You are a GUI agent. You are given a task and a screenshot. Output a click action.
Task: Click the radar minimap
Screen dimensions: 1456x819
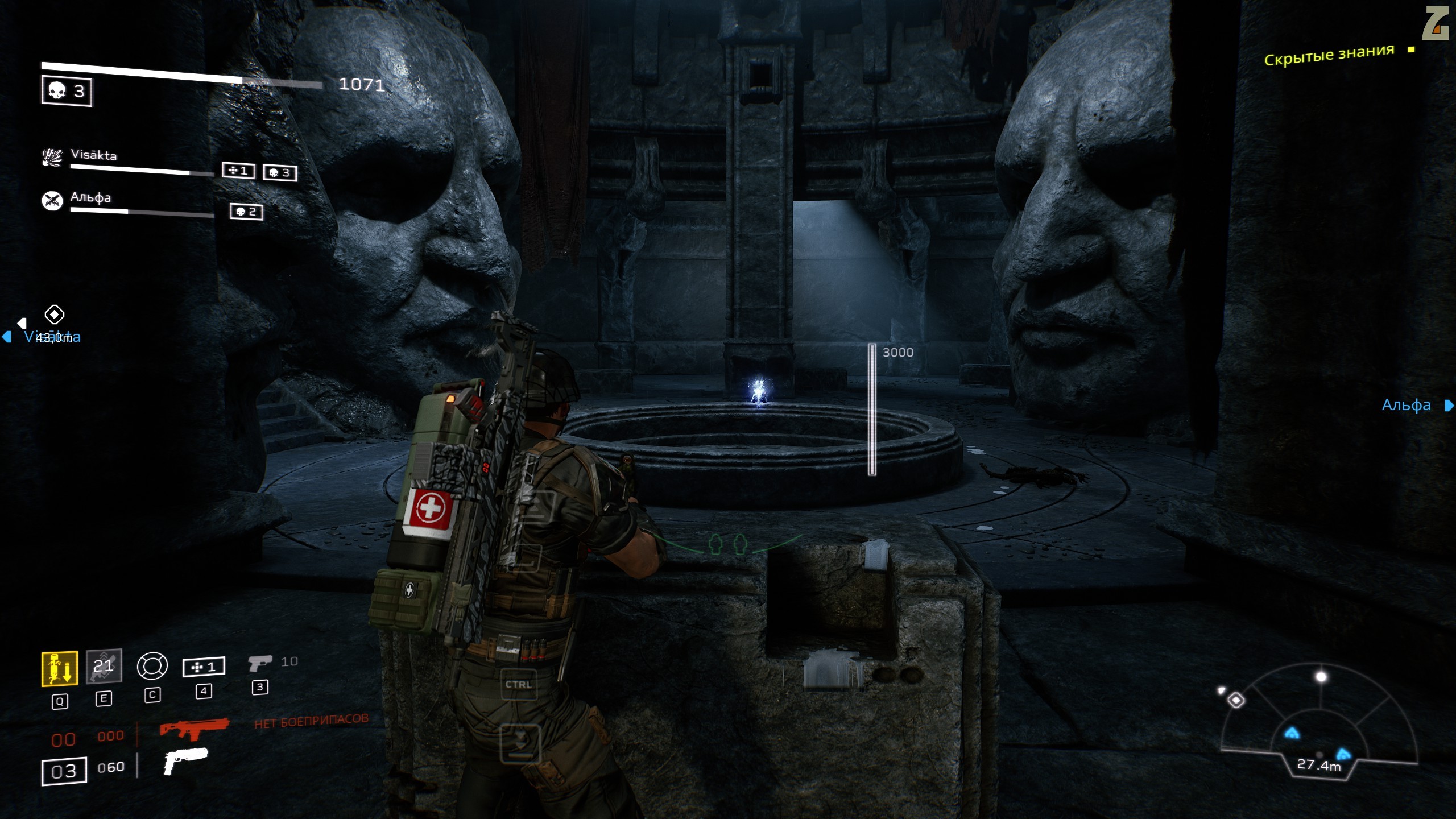[1318, 722]
